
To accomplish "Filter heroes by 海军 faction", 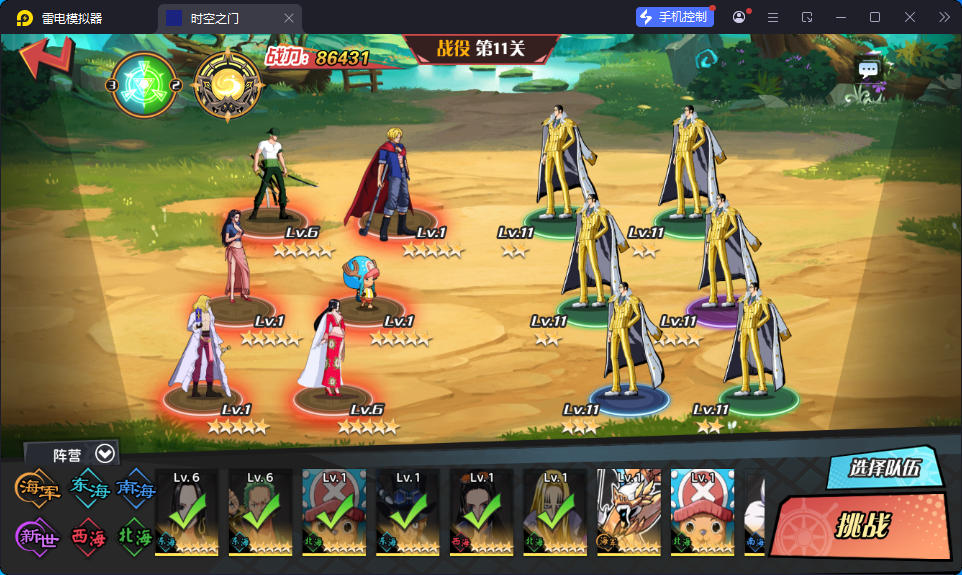I will (37, 488).
